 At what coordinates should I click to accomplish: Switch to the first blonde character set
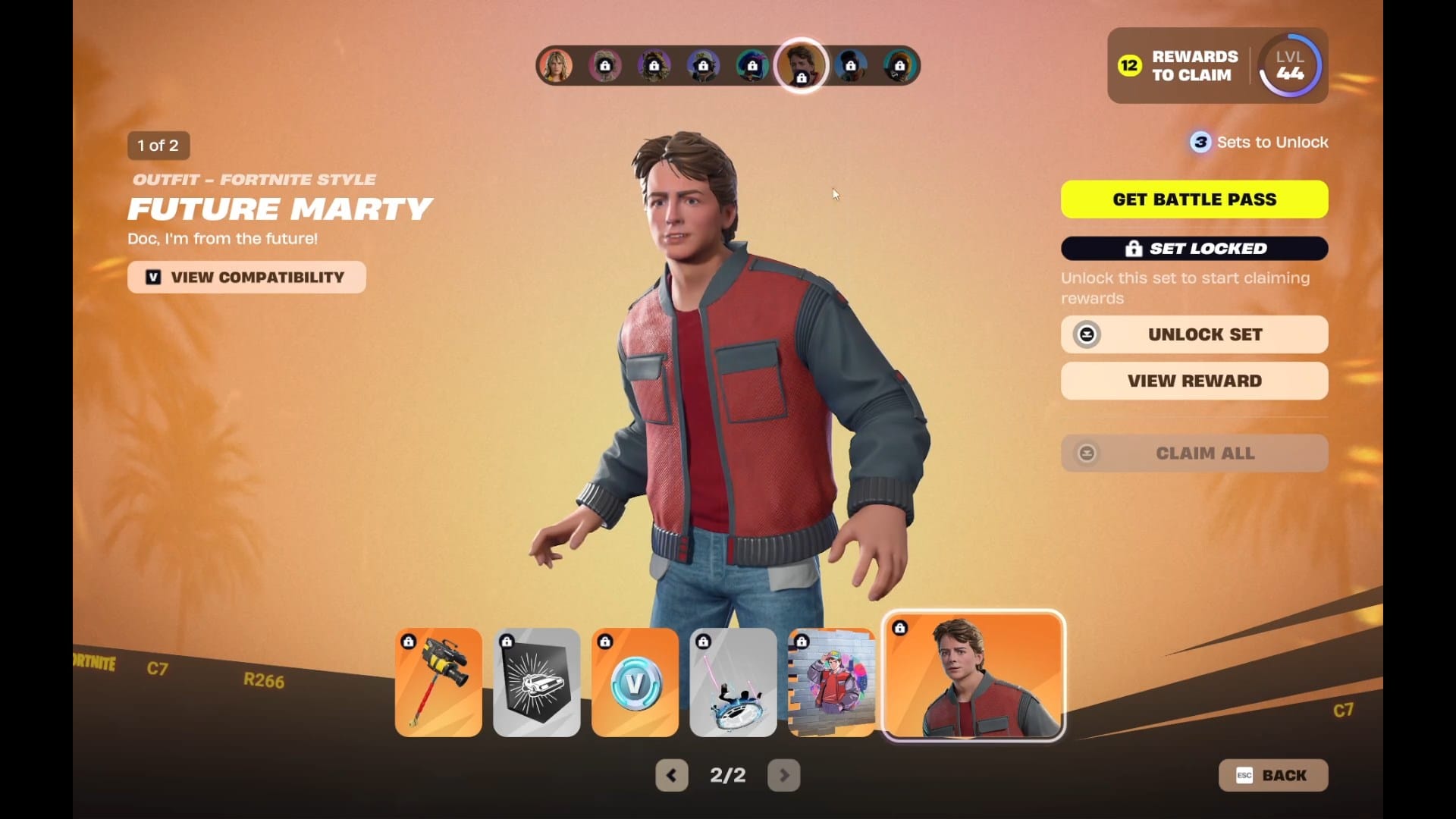[556, 66]
